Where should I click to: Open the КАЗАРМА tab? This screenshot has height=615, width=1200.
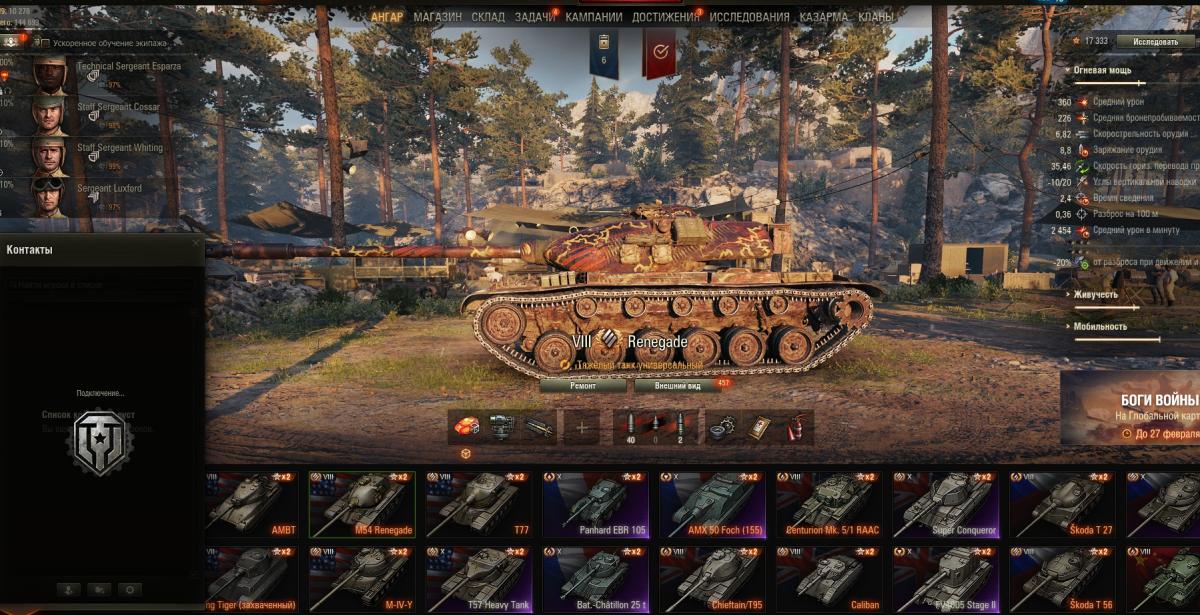click(x=824, y=17)
